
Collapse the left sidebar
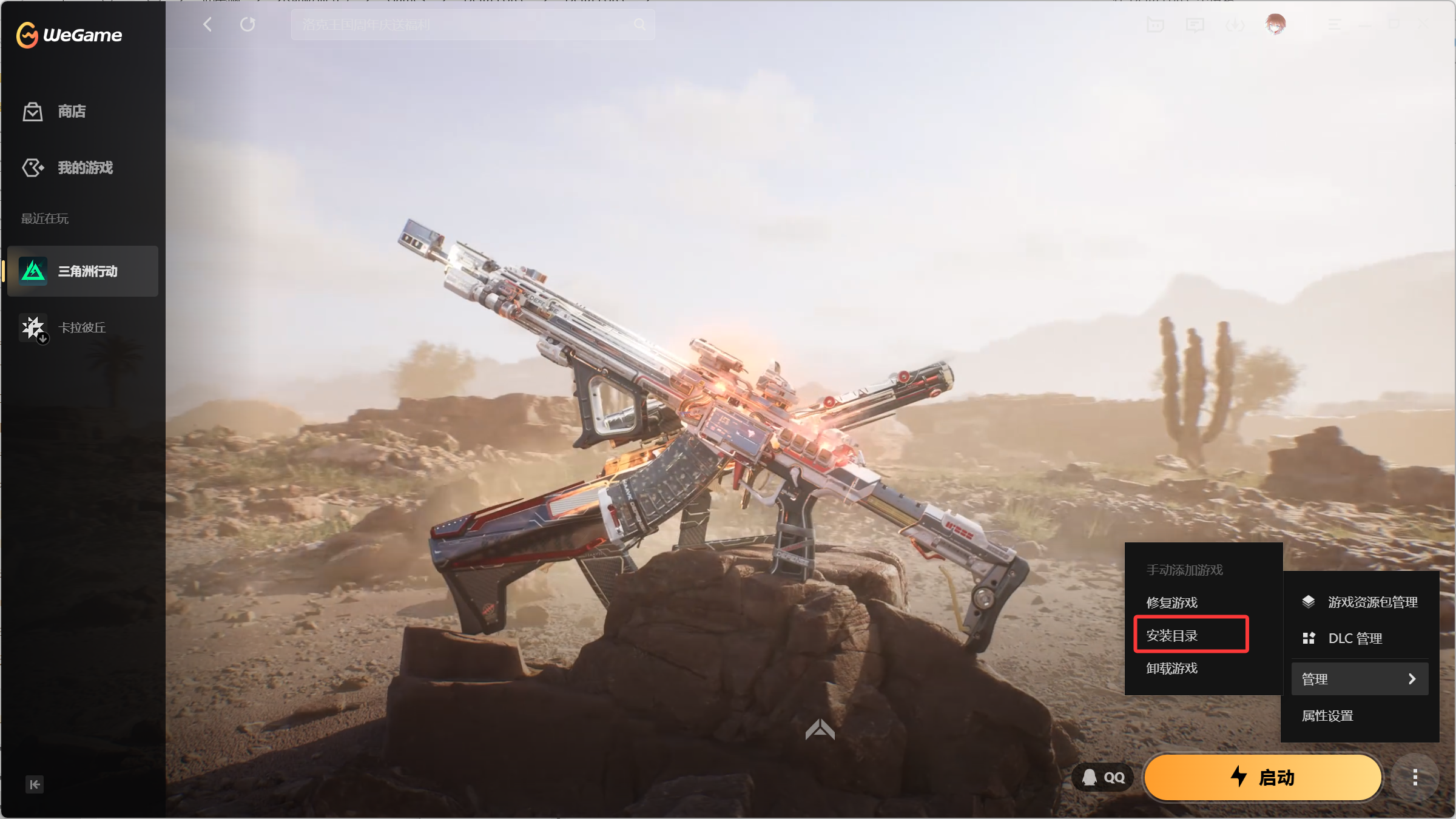35,784
